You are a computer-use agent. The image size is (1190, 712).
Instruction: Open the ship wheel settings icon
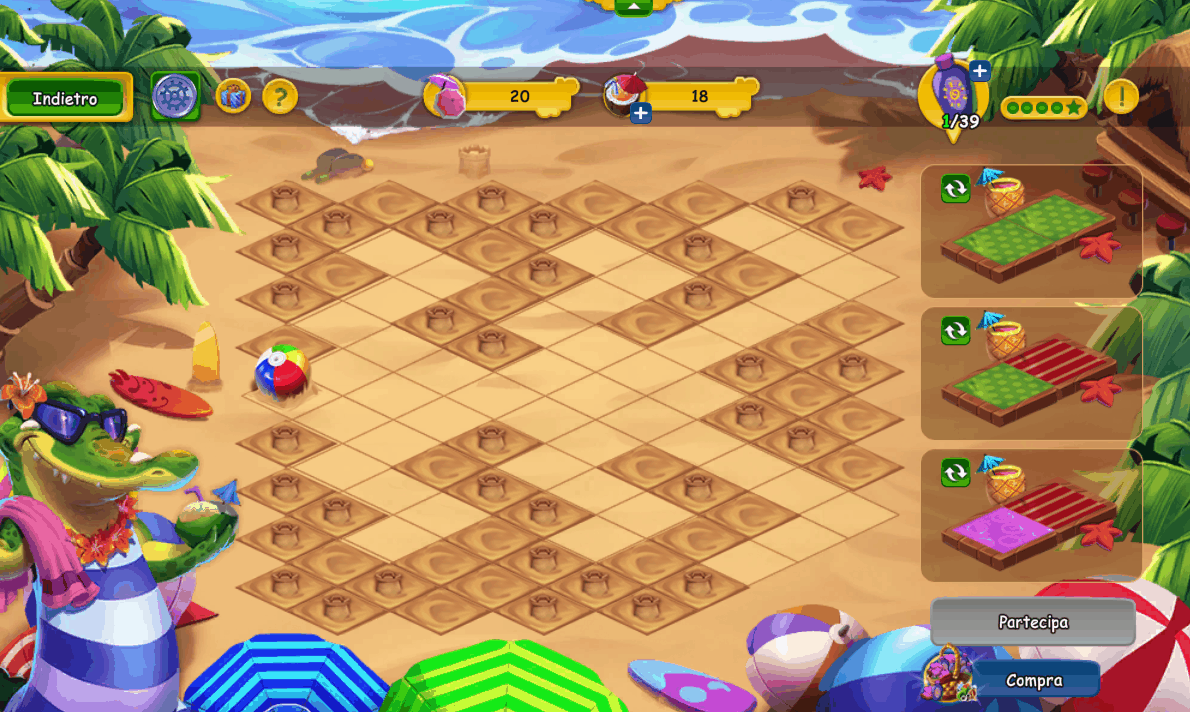(x=175, y=96)
